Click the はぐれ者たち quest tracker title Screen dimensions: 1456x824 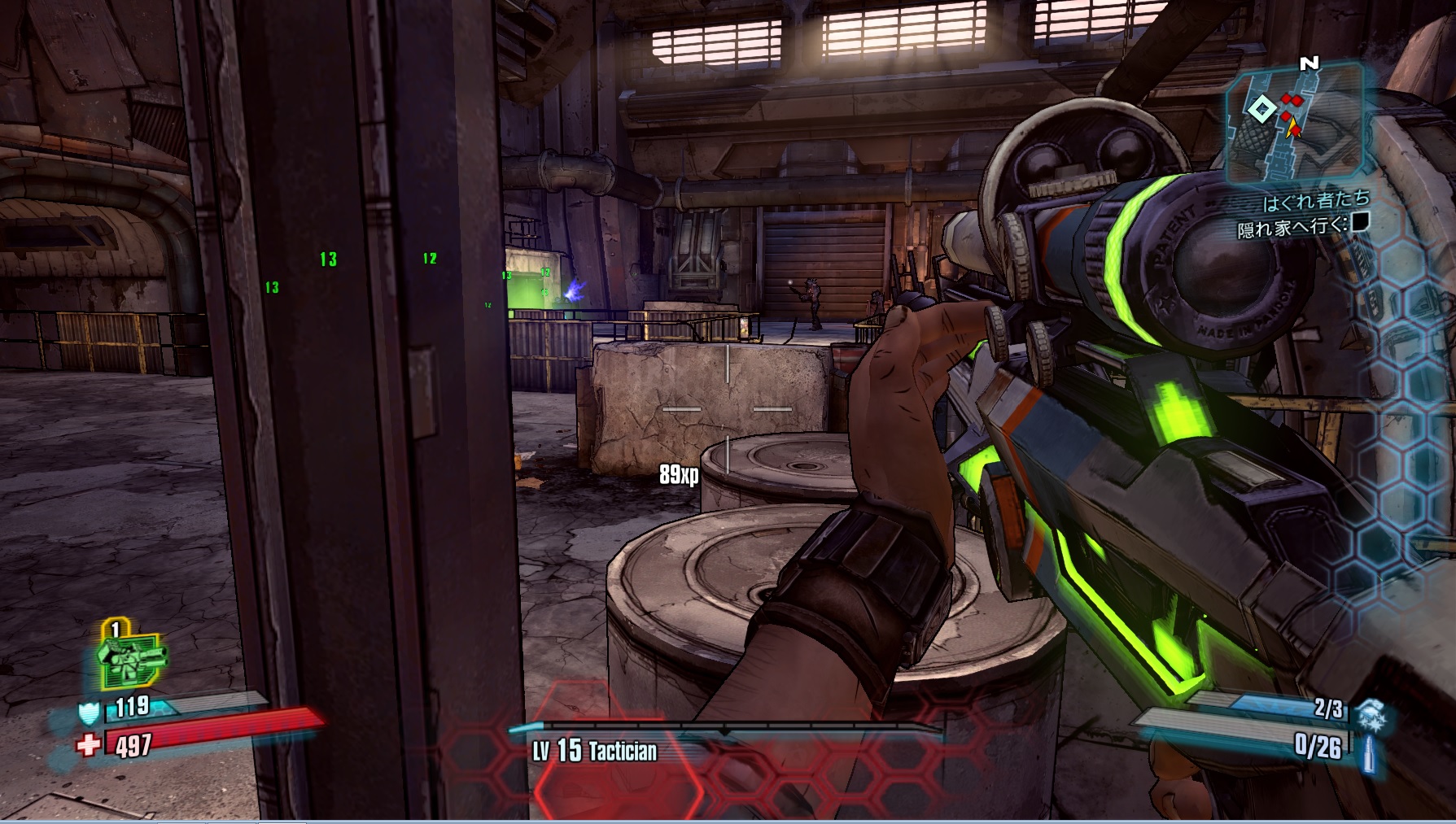[x=1315, y=200]
